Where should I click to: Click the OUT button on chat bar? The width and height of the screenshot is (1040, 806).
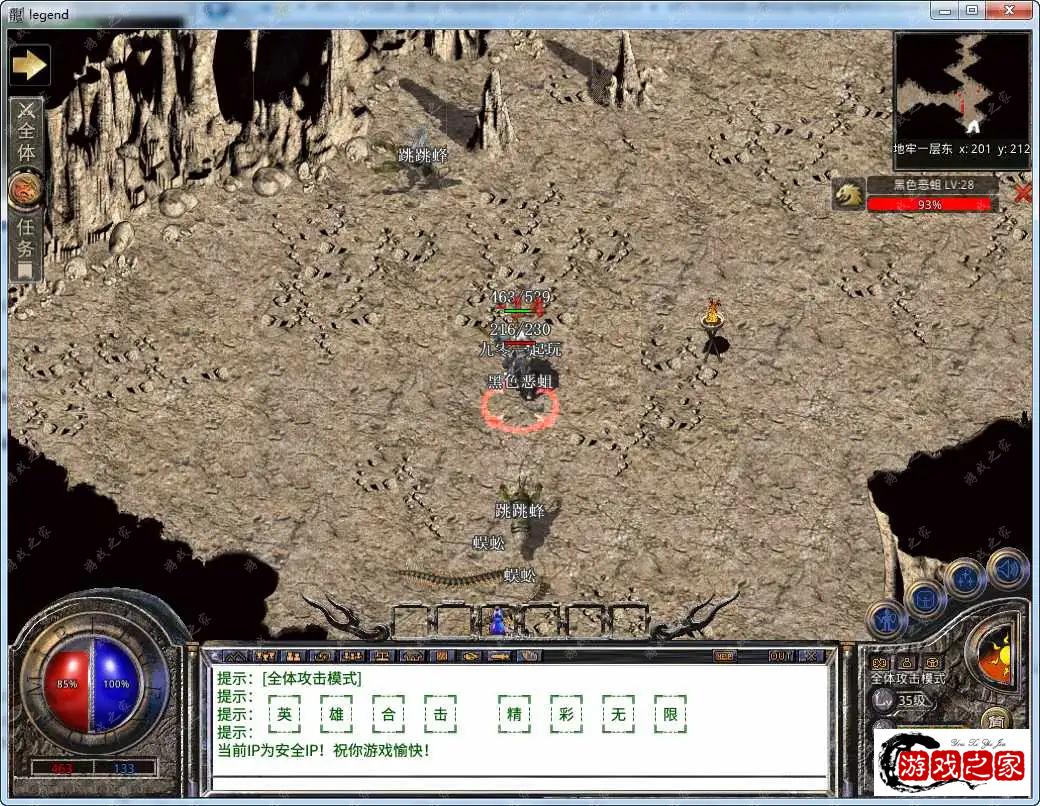coord(780,656)
